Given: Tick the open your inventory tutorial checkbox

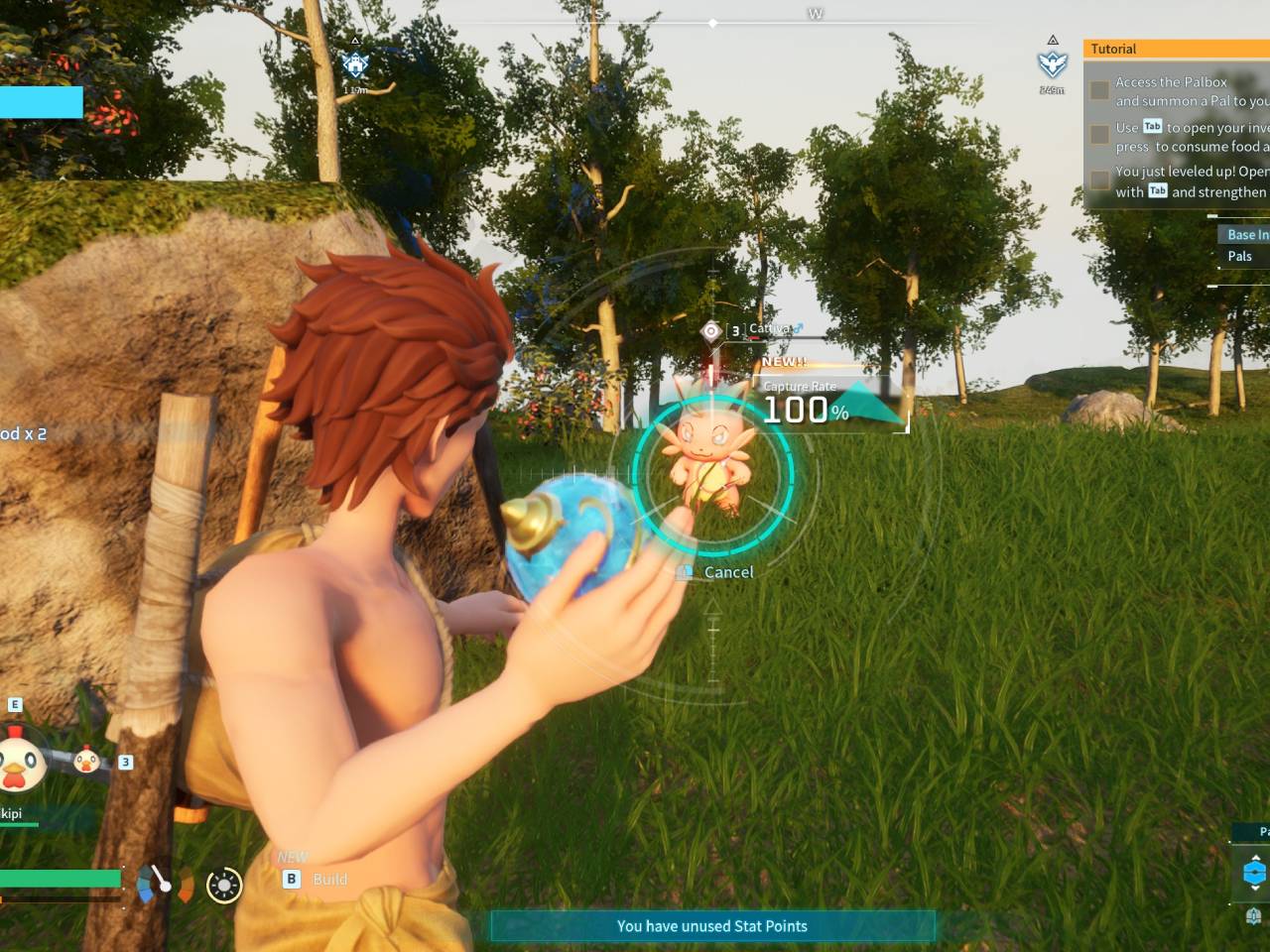Looking at the screenshot, I should pos(1099,134).
